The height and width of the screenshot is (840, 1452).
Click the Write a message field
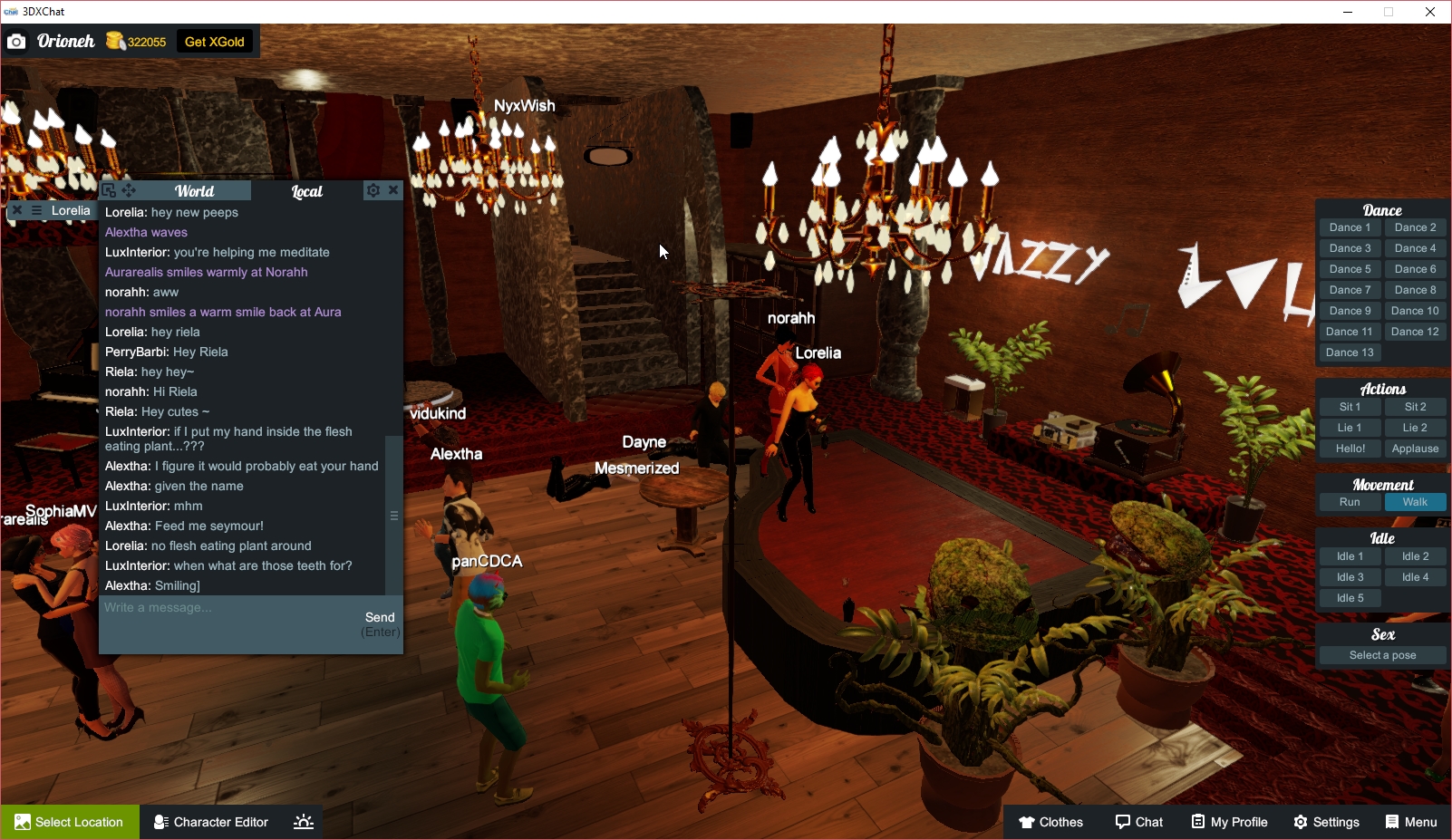pos(208,607)
